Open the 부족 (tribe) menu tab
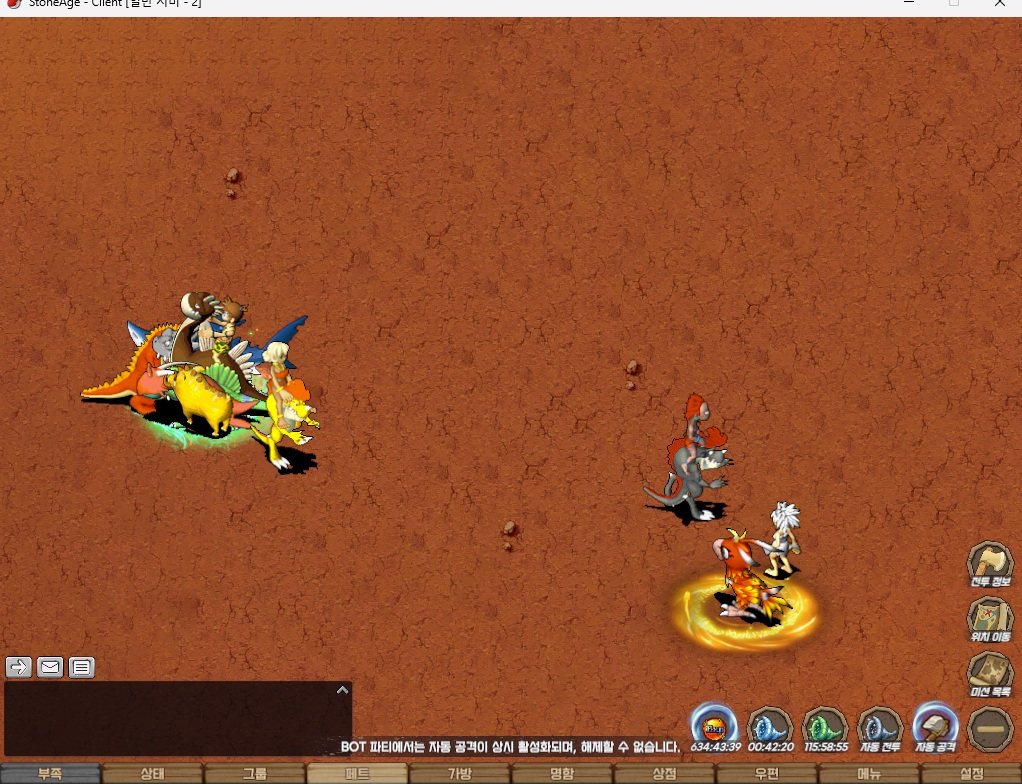The width and height of the screenshot is (1022, 784). 50,774
